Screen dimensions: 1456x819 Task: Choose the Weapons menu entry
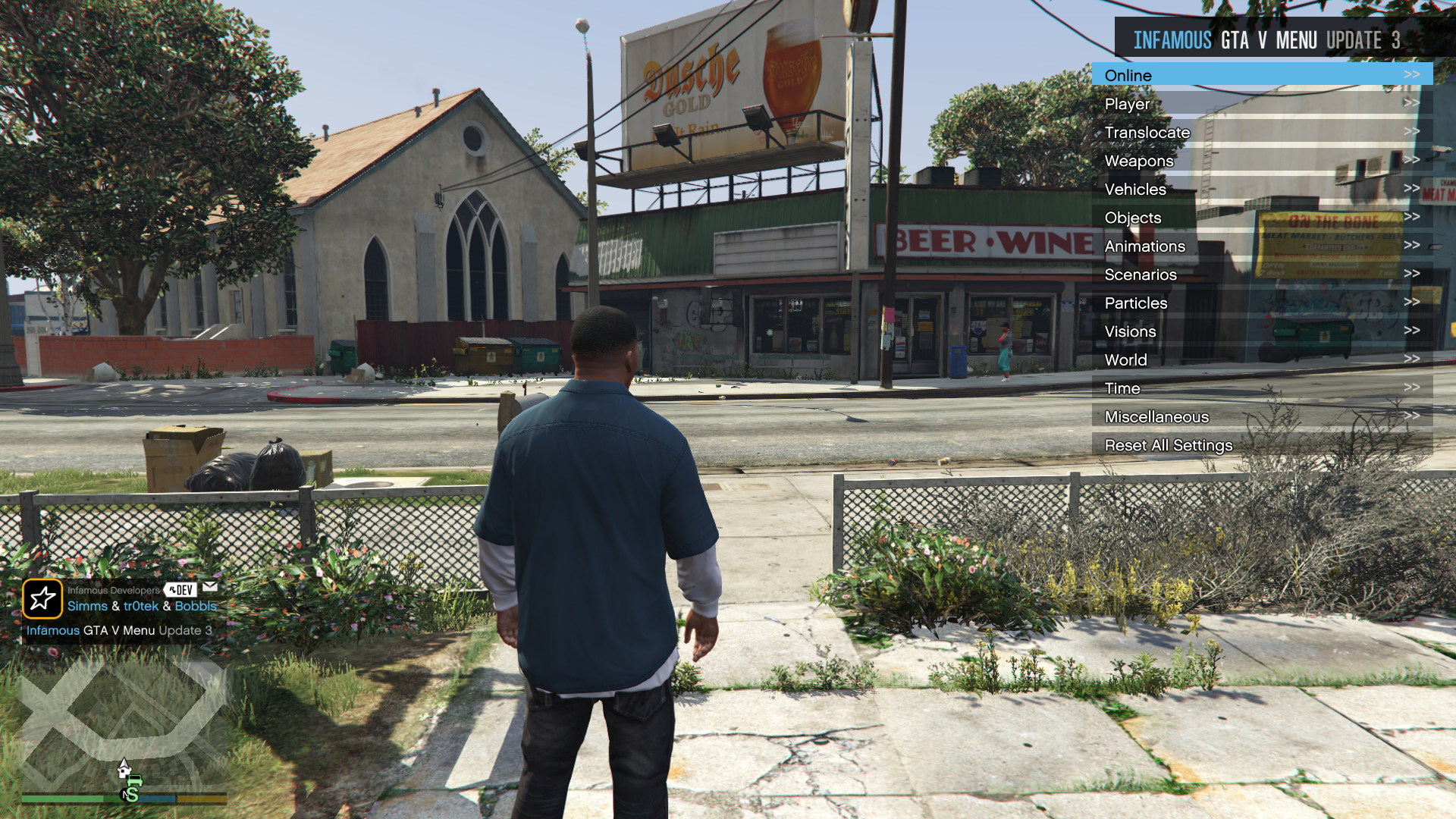[x=1261, y=161]
